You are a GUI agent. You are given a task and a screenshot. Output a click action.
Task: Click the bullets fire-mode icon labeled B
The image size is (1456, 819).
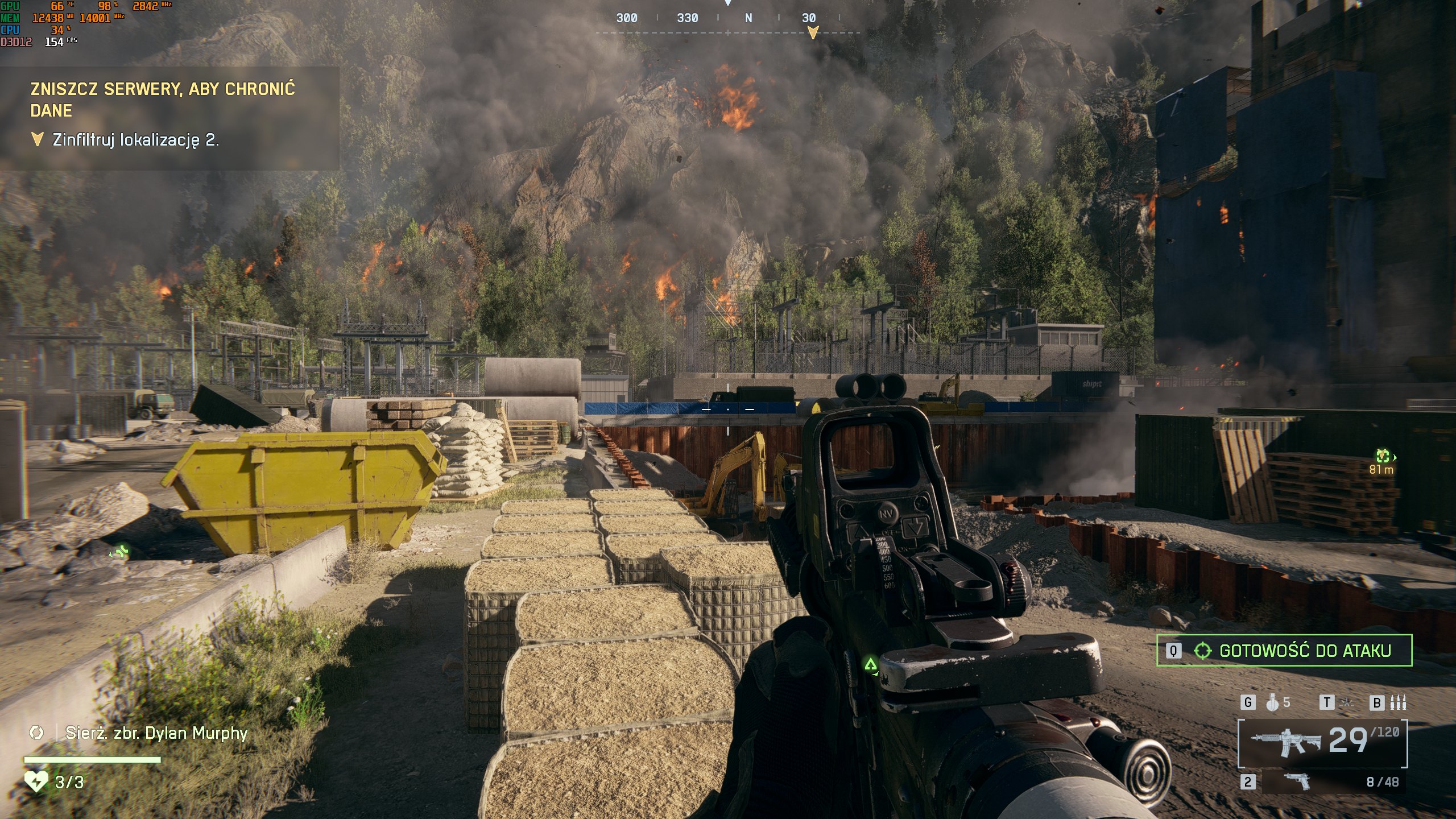(x=1397, y=703)
